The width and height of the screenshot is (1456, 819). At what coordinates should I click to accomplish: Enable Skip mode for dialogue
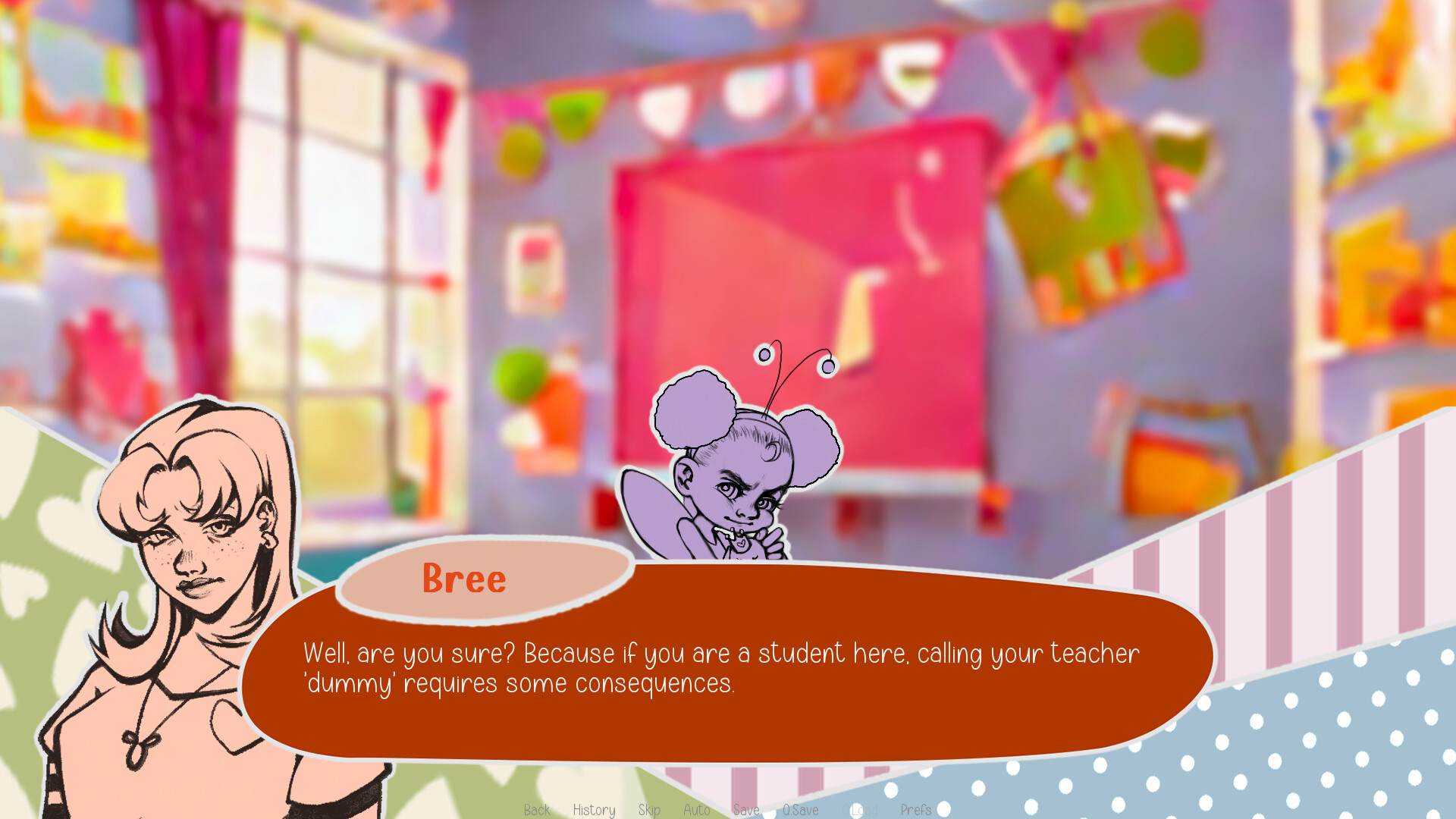pos(650,810)
